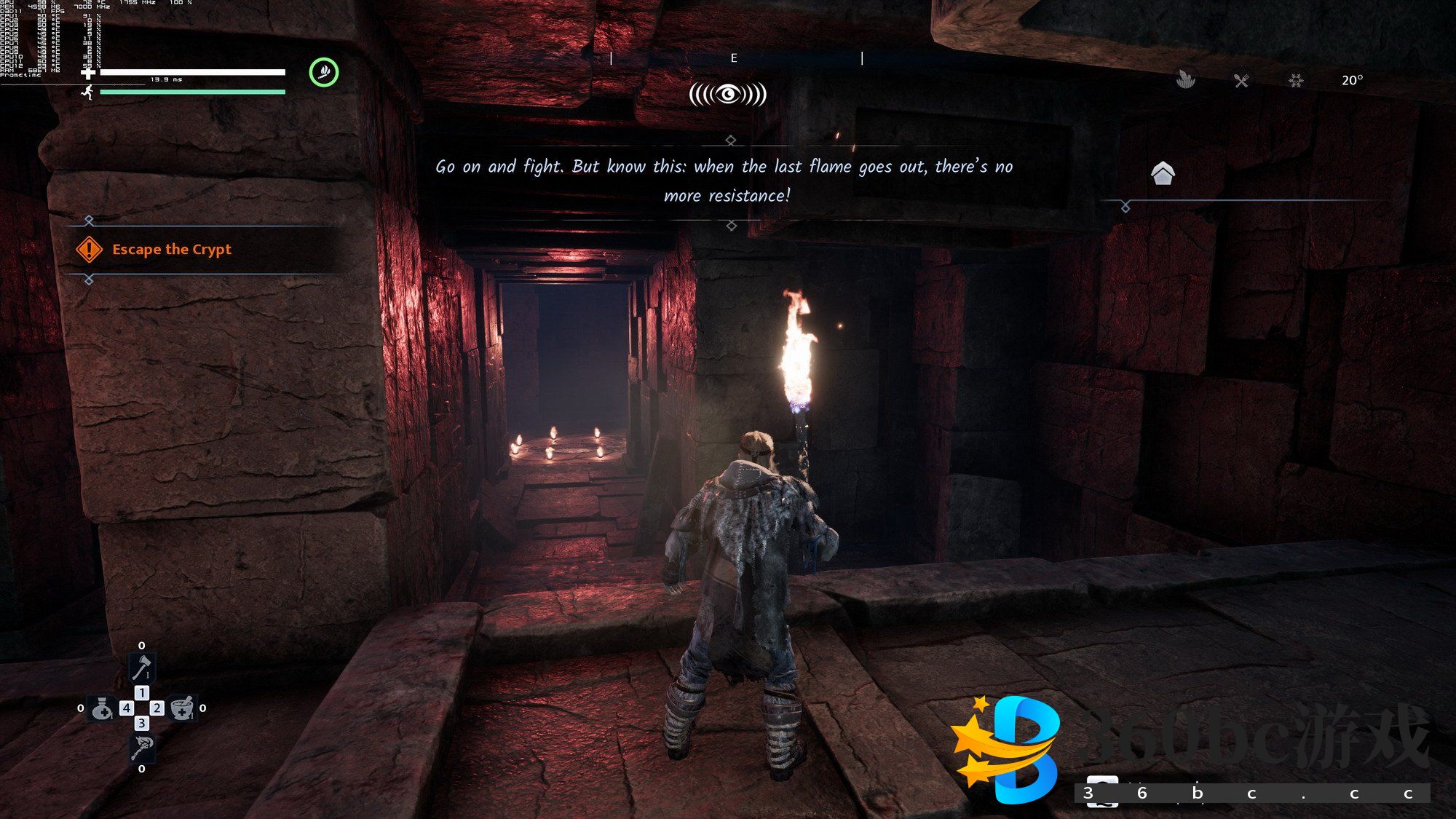Select the axe quick slot
Viewport: 1456px width, 819px height.
[x=142, y=667]
